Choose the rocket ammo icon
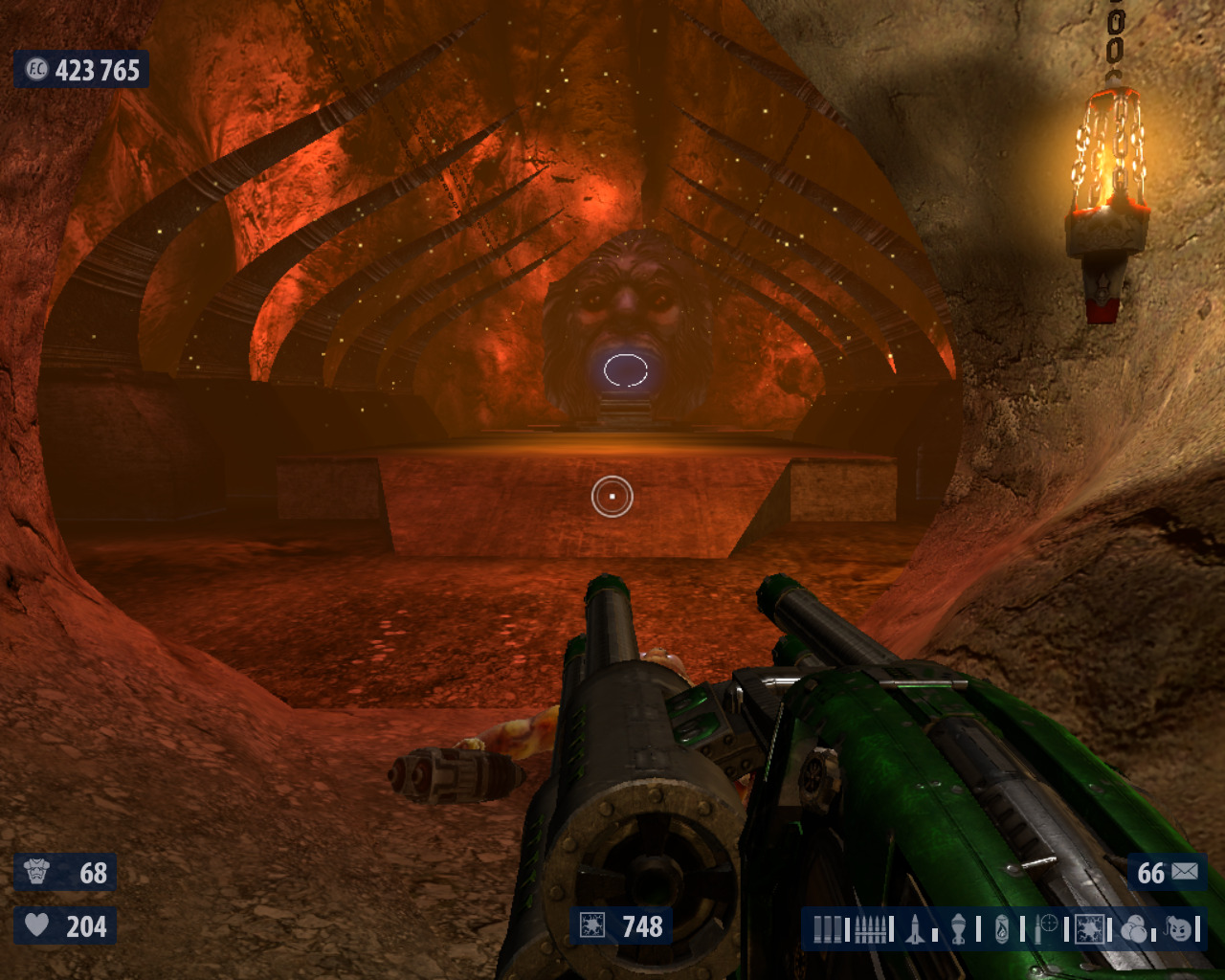 click(916, 928)
